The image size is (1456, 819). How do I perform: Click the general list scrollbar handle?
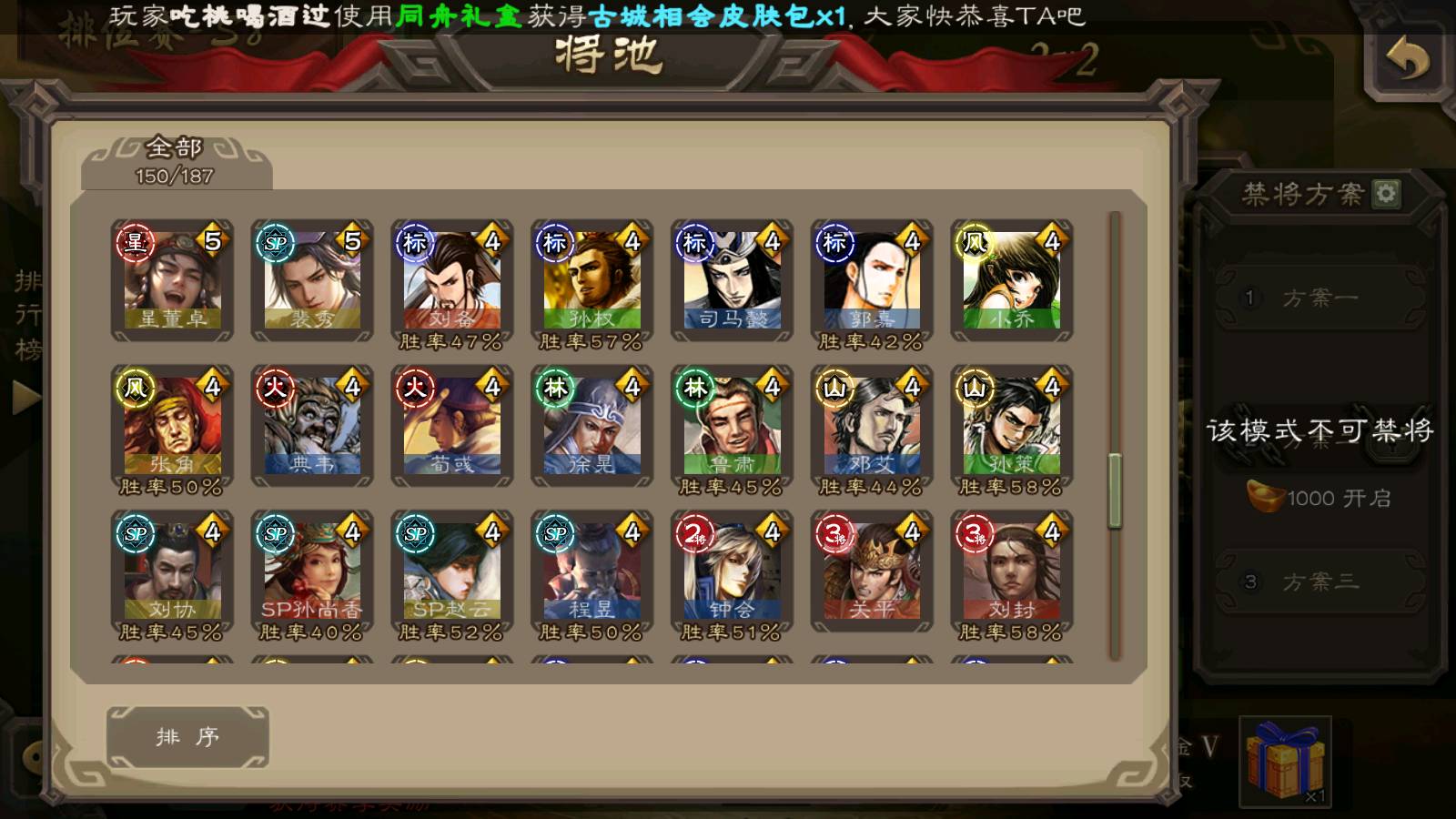click(1115, 490)
